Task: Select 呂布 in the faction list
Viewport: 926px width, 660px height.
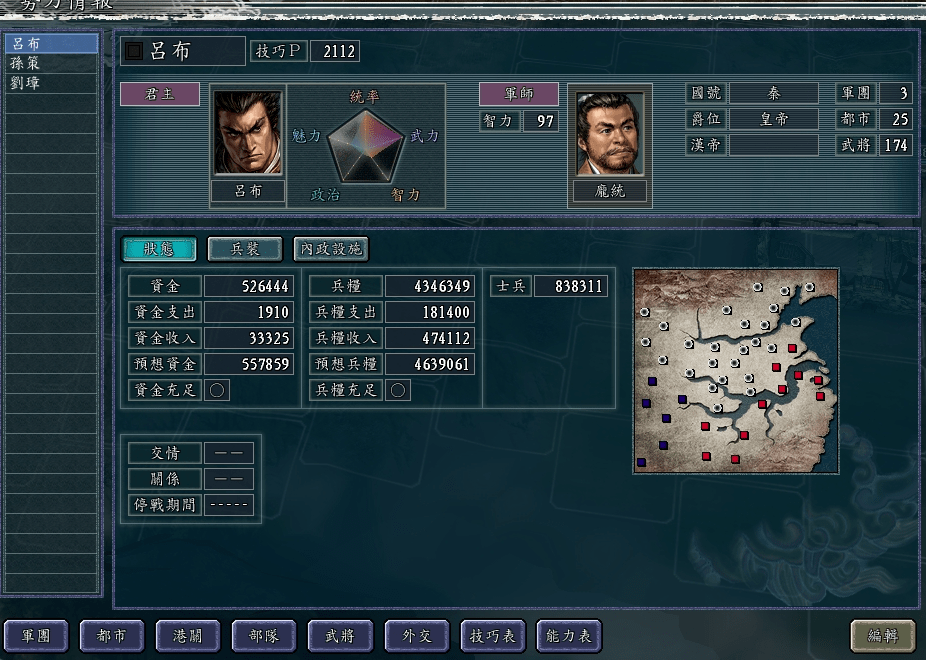Action: coord(51,44)
